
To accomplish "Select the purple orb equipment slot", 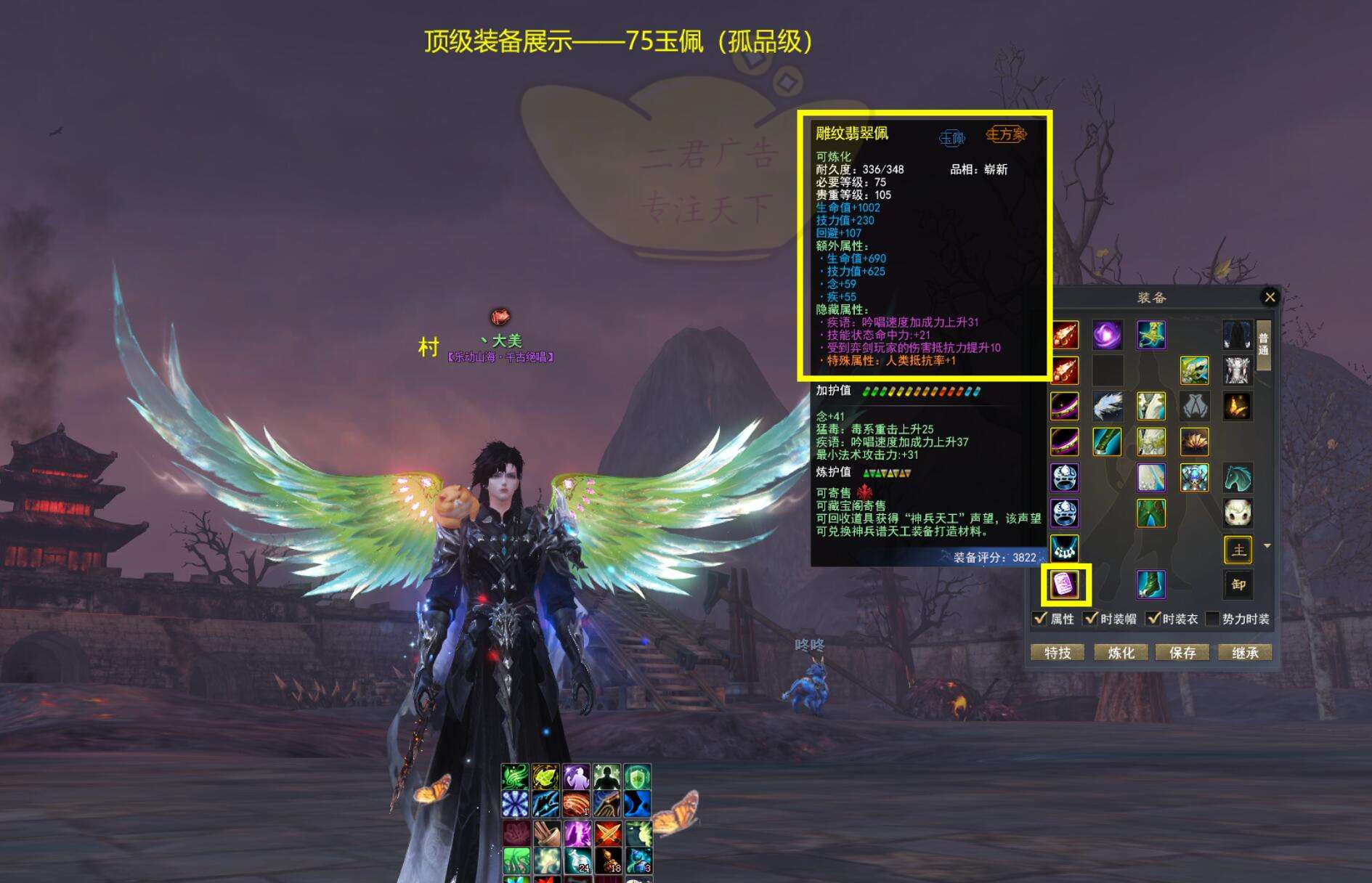I will (x=1108, y=335).
